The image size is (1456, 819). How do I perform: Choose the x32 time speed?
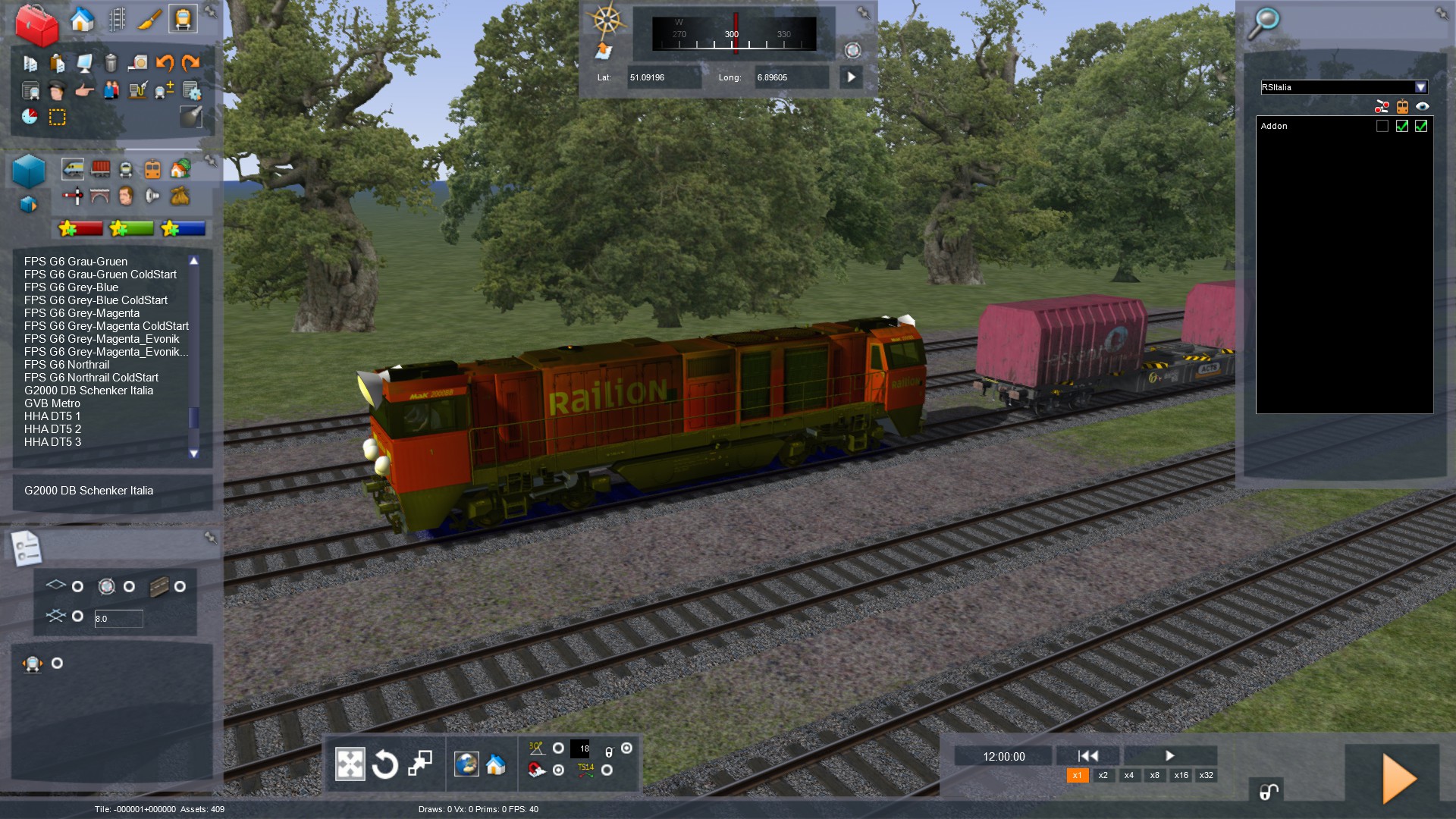[x=1206, y=775]
